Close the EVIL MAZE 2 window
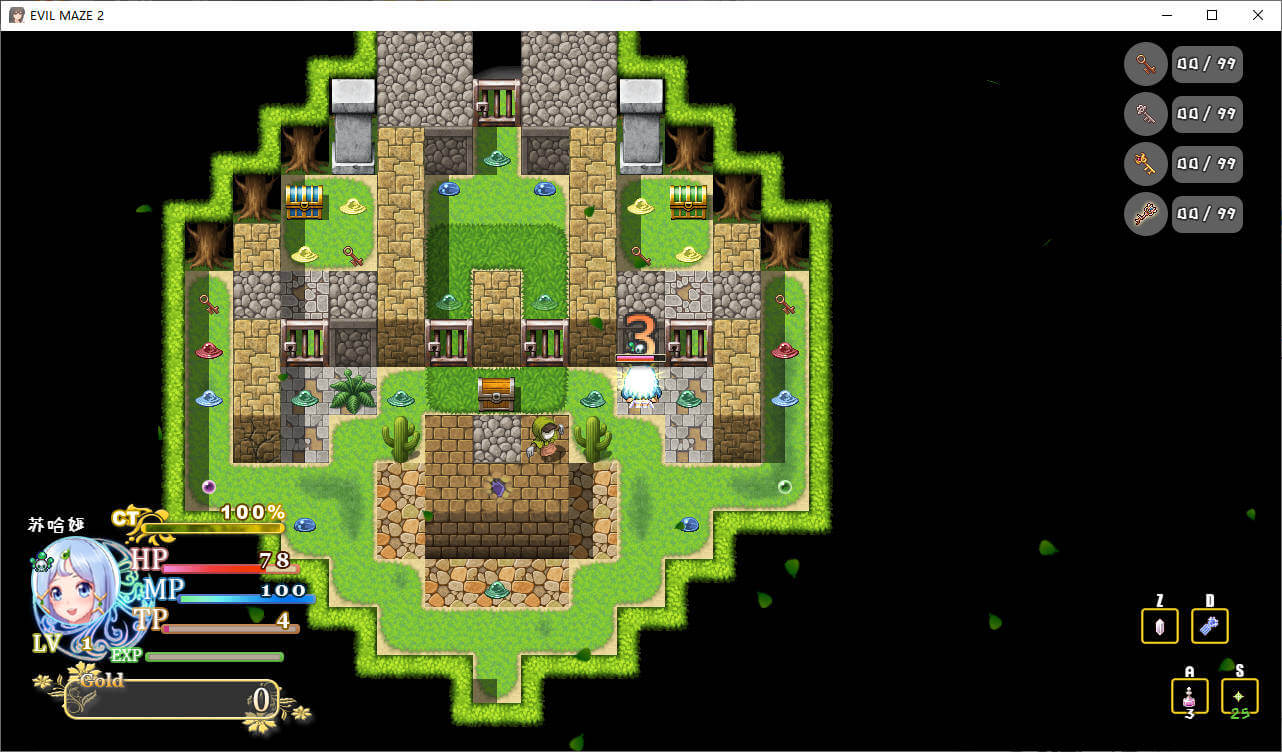1282x752 pixels. point(1258,15)
